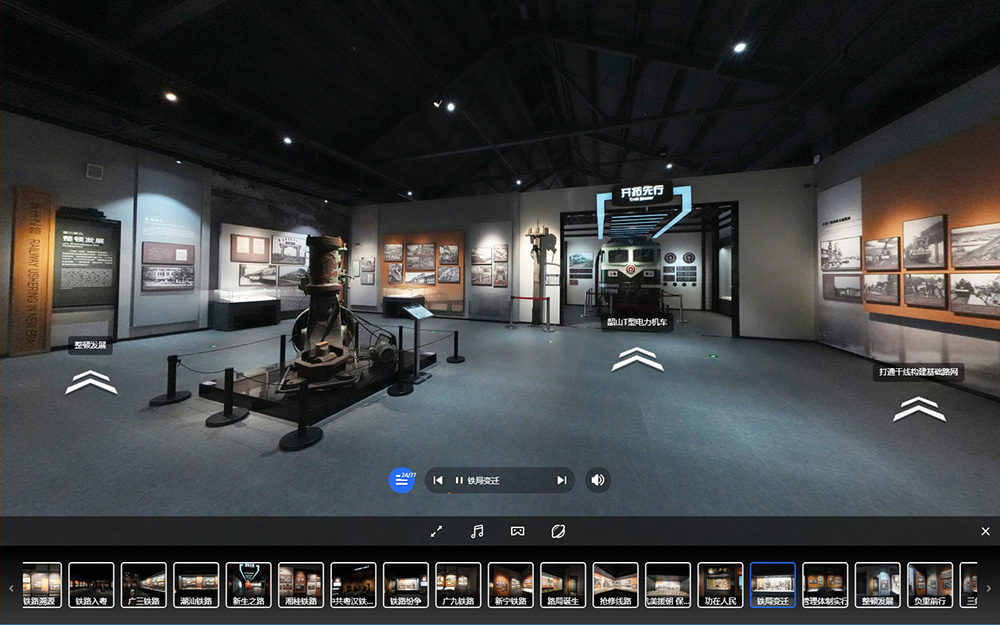Screen dimensions: 1000x625
Task: Choose the 铁路纷争 thumbnail
Action: [406, 585]
